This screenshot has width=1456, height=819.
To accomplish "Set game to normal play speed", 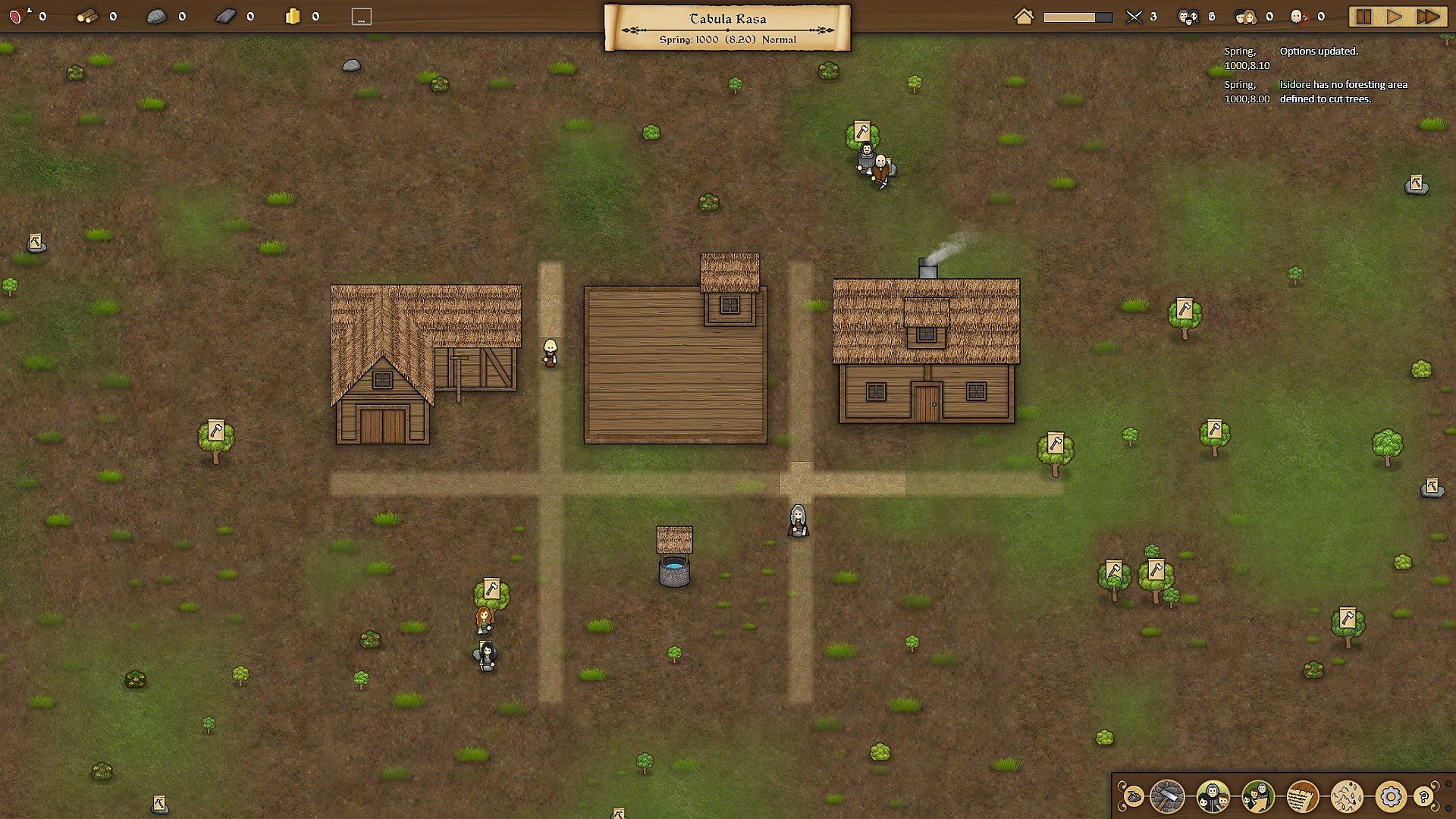I will 1395,17.
